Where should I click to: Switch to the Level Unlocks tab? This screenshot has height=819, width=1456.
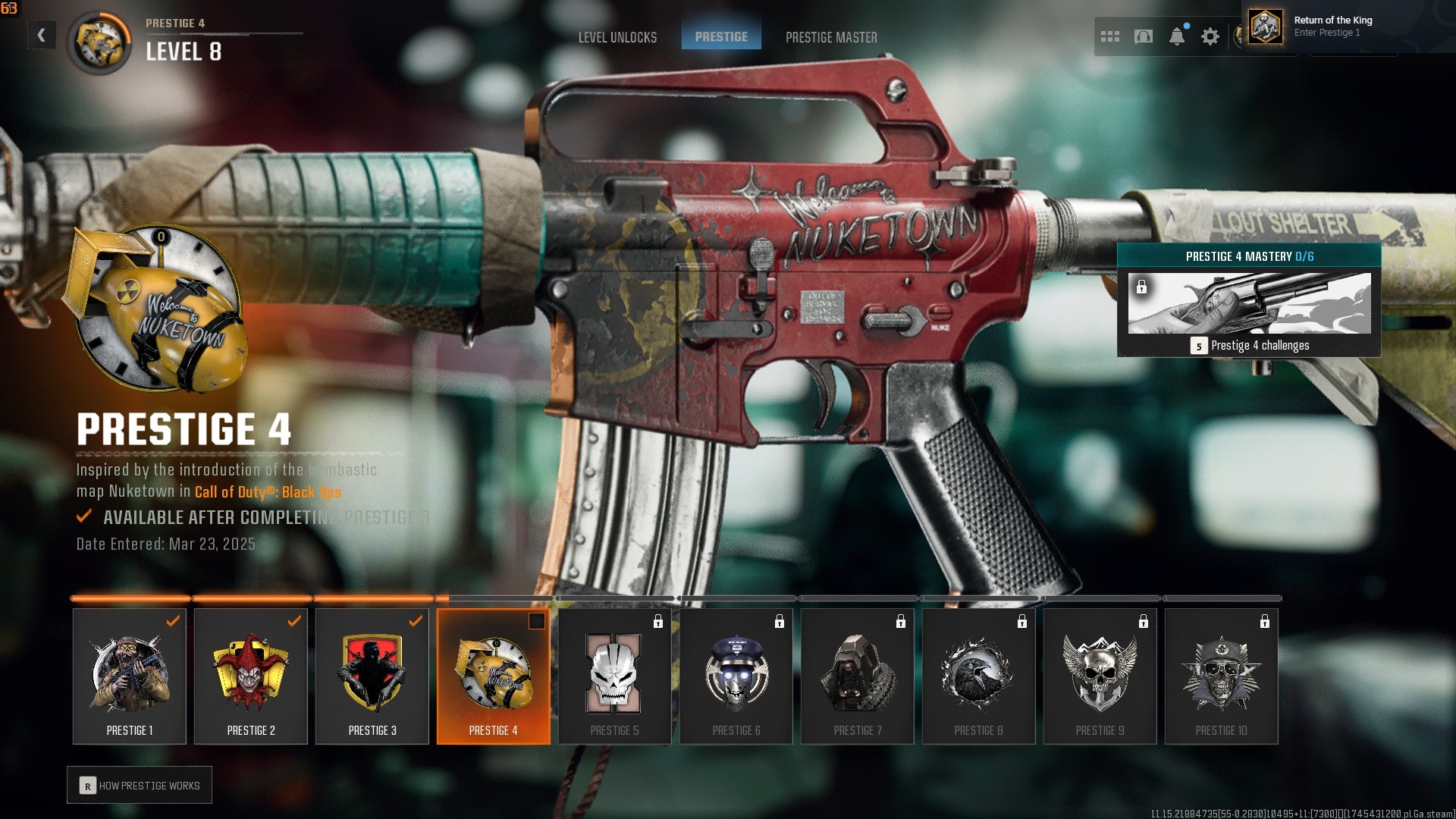(617, 37)
